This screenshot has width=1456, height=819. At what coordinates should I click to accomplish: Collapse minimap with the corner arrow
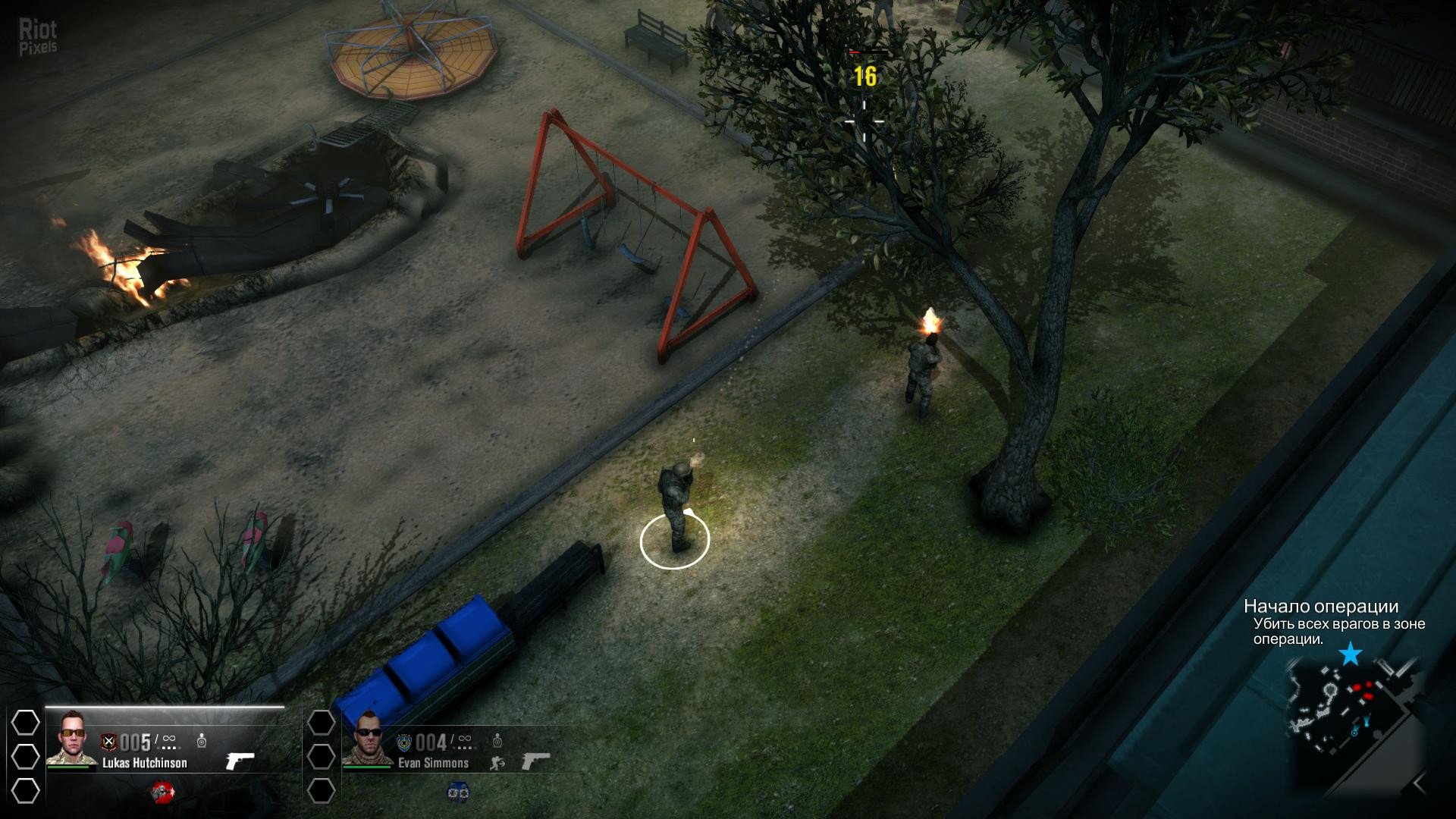coord(1419,783)
